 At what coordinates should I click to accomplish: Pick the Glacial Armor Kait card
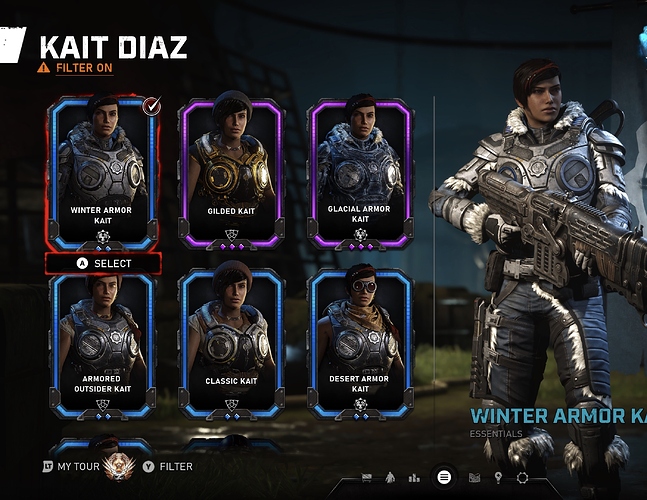coord(360,175)
